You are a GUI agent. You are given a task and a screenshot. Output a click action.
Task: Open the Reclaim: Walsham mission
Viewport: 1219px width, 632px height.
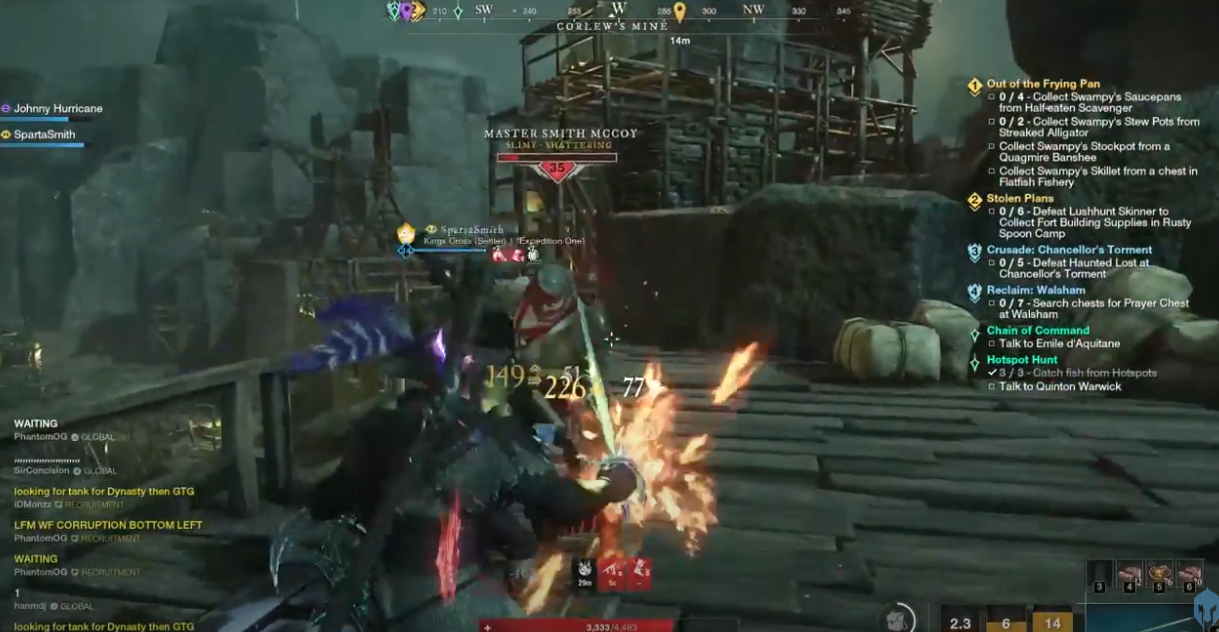point(1035,291)
